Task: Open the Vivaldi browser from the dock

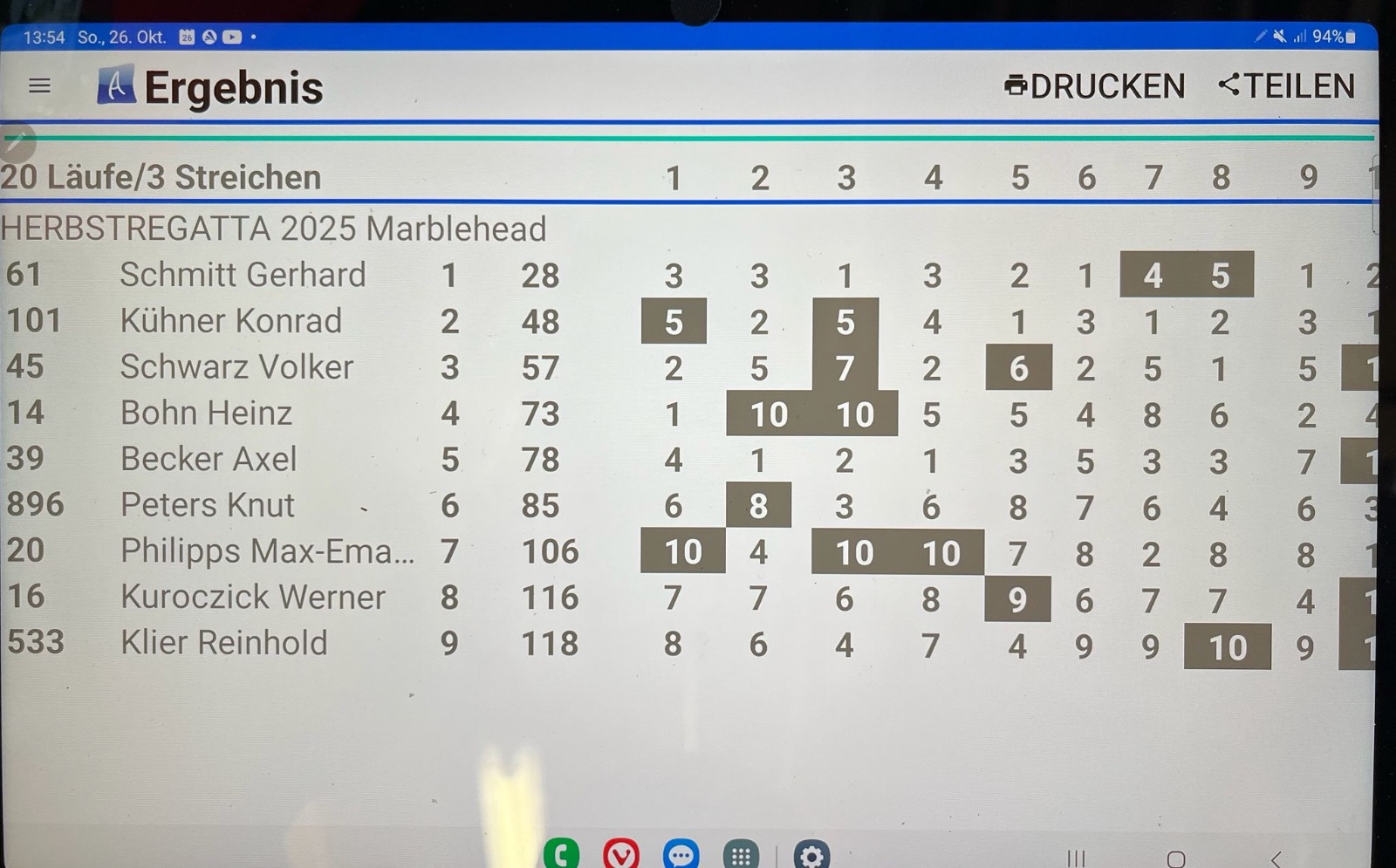Action: pyautogui.click(x=620, y=855)
